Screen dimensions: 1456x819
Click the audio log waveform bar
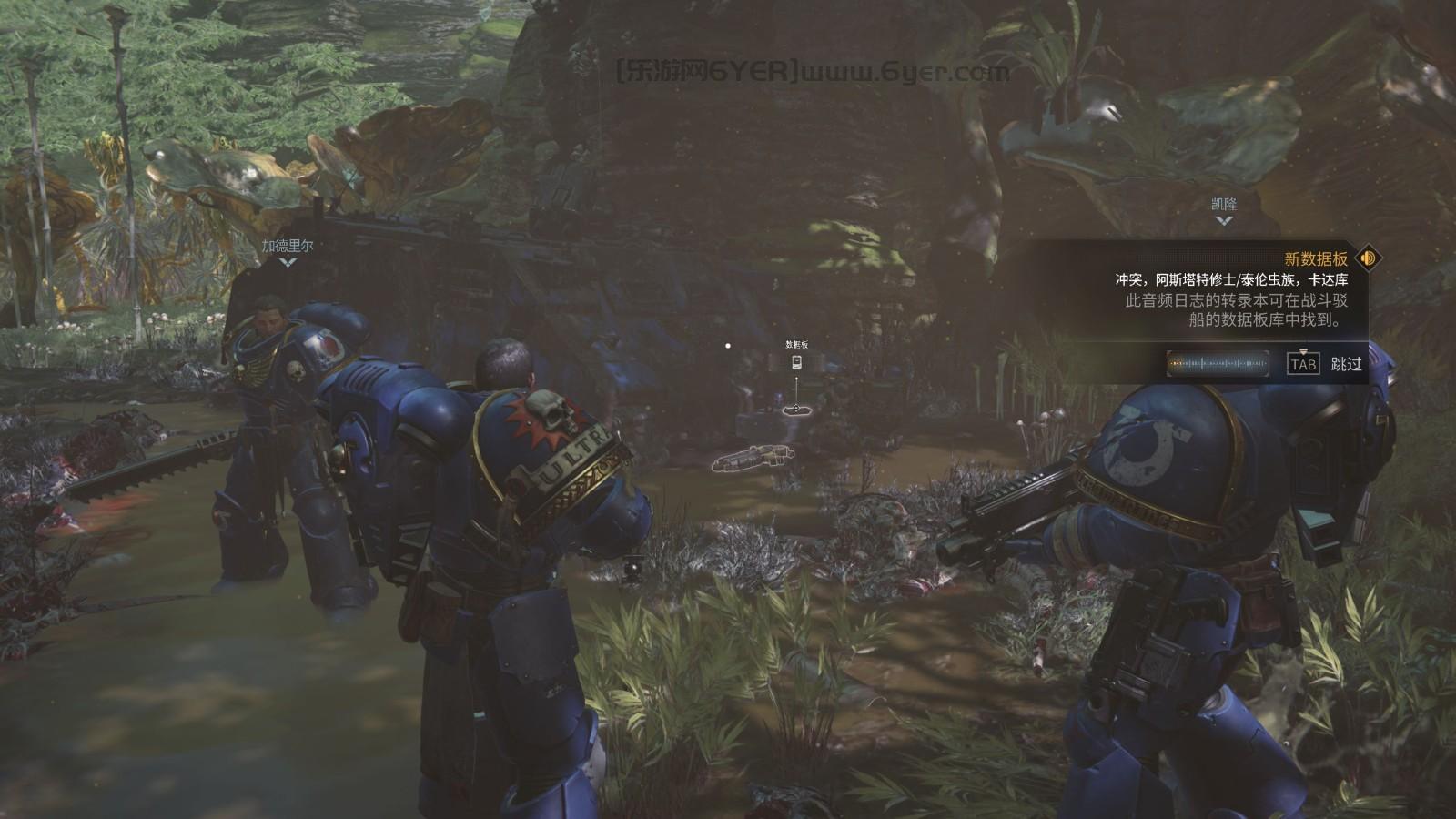[1218, 364]
